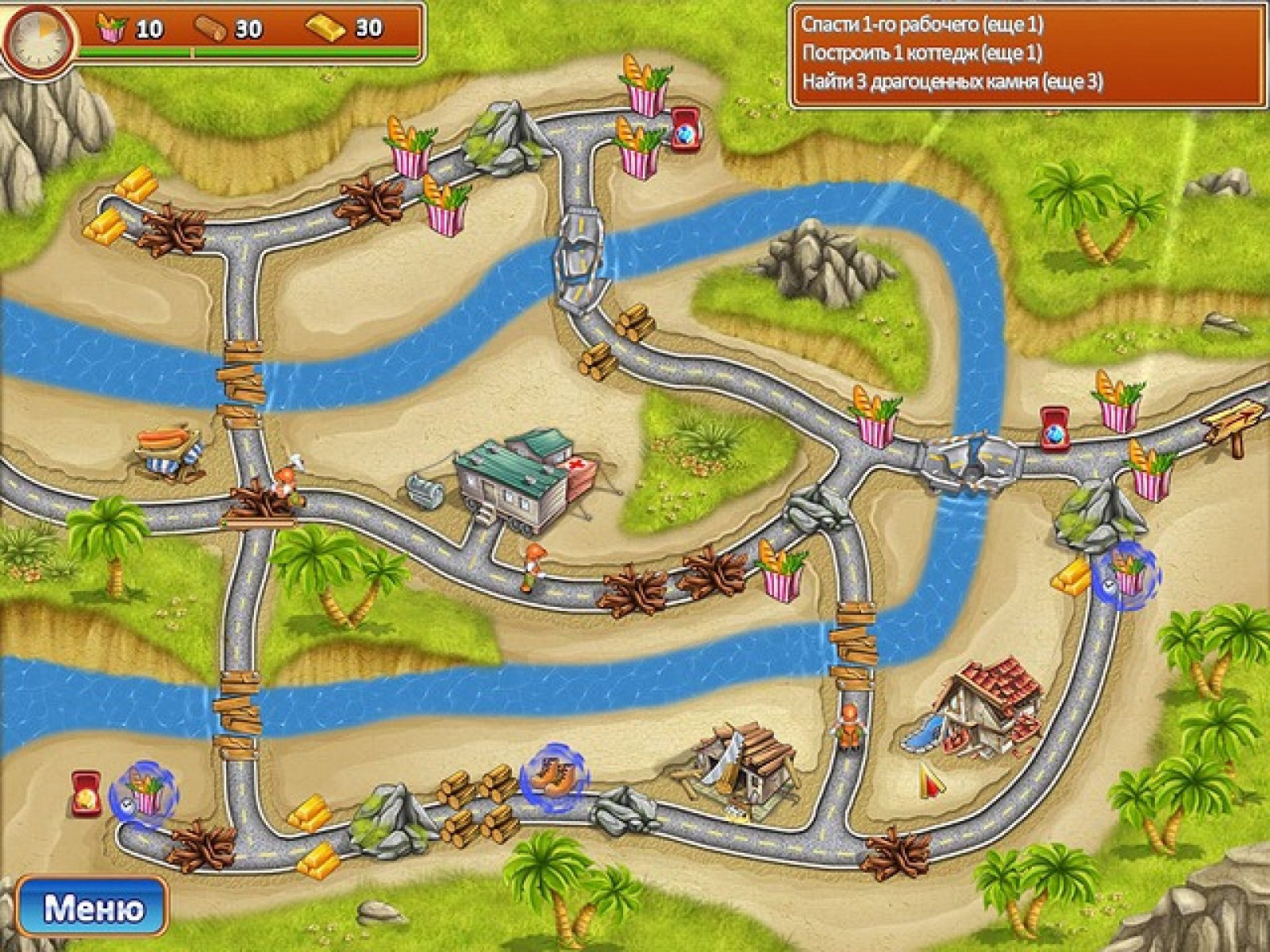
Task: Open the Меню button
Action: click(x=93, y=908)
